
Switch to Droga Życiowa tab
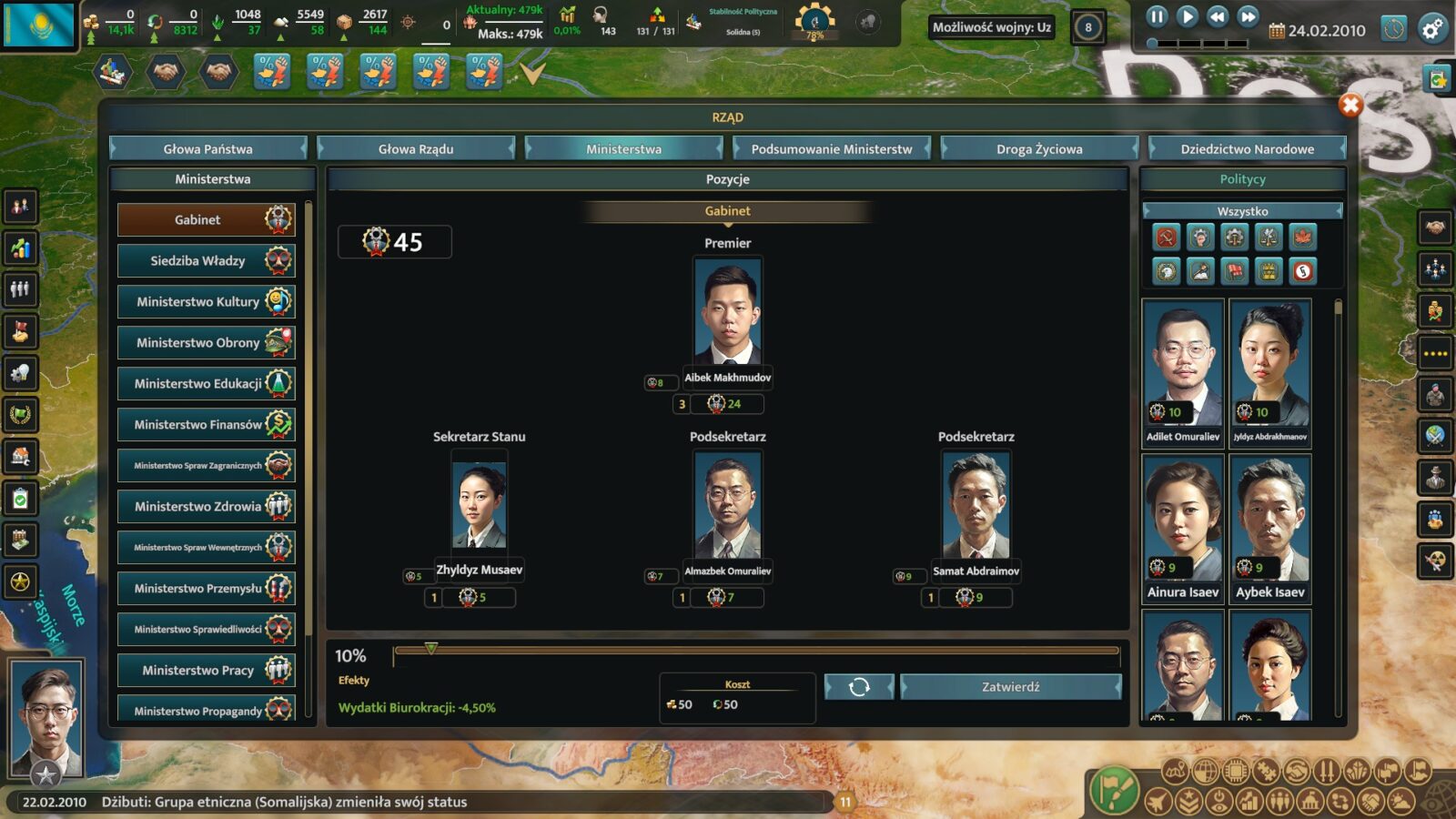1039,148
